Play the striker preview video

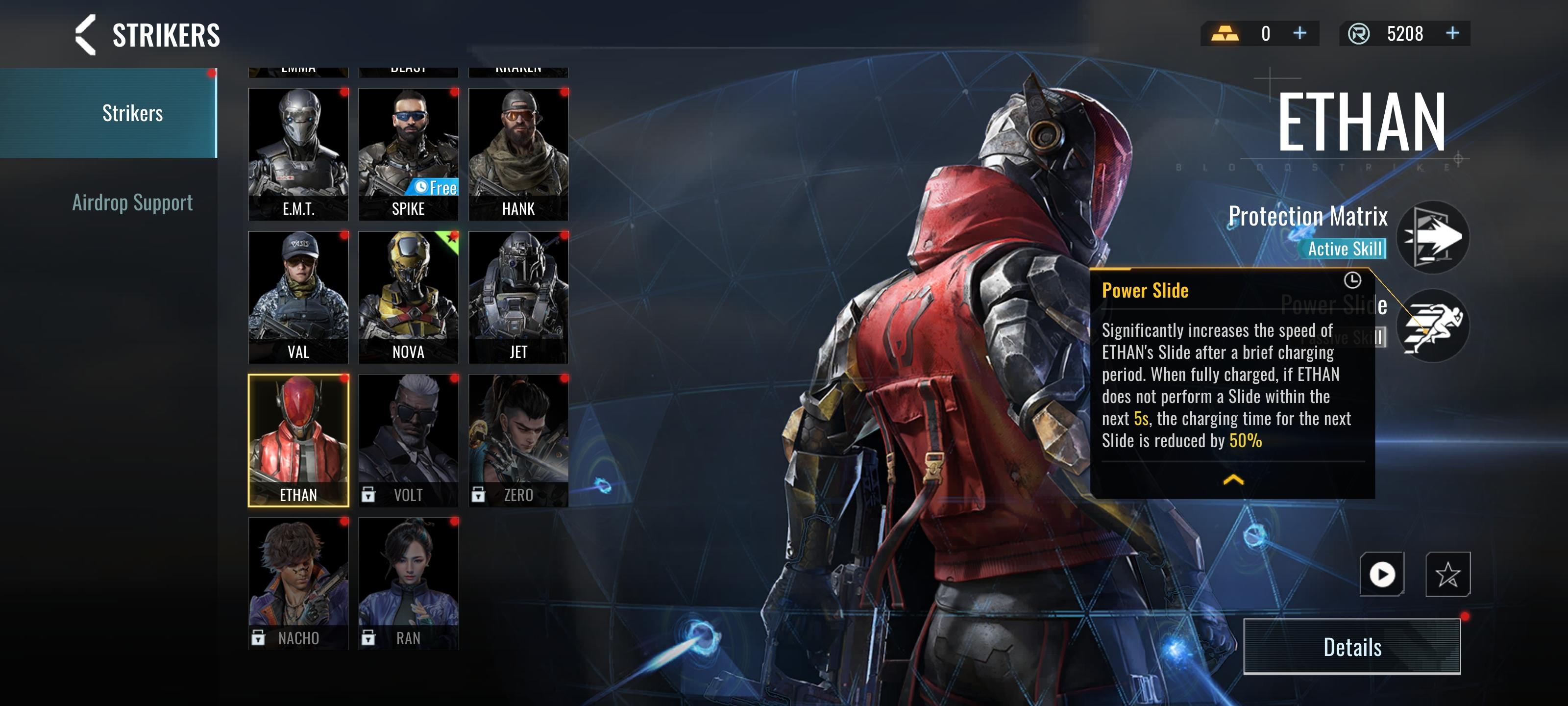click(1382, 574)
